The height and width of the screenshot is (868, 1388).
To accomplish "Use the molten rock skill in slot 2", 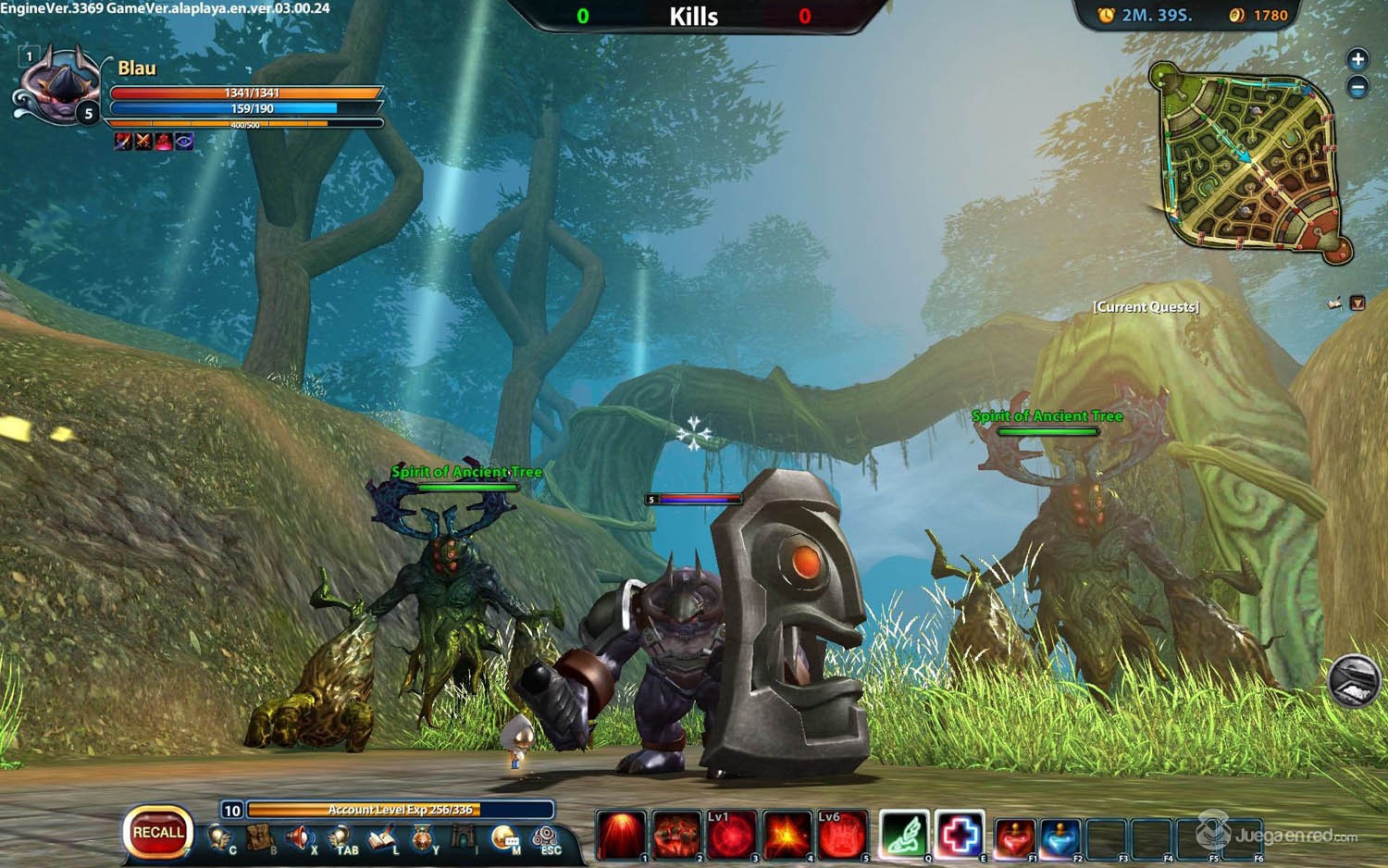I will tap(675, 835).
